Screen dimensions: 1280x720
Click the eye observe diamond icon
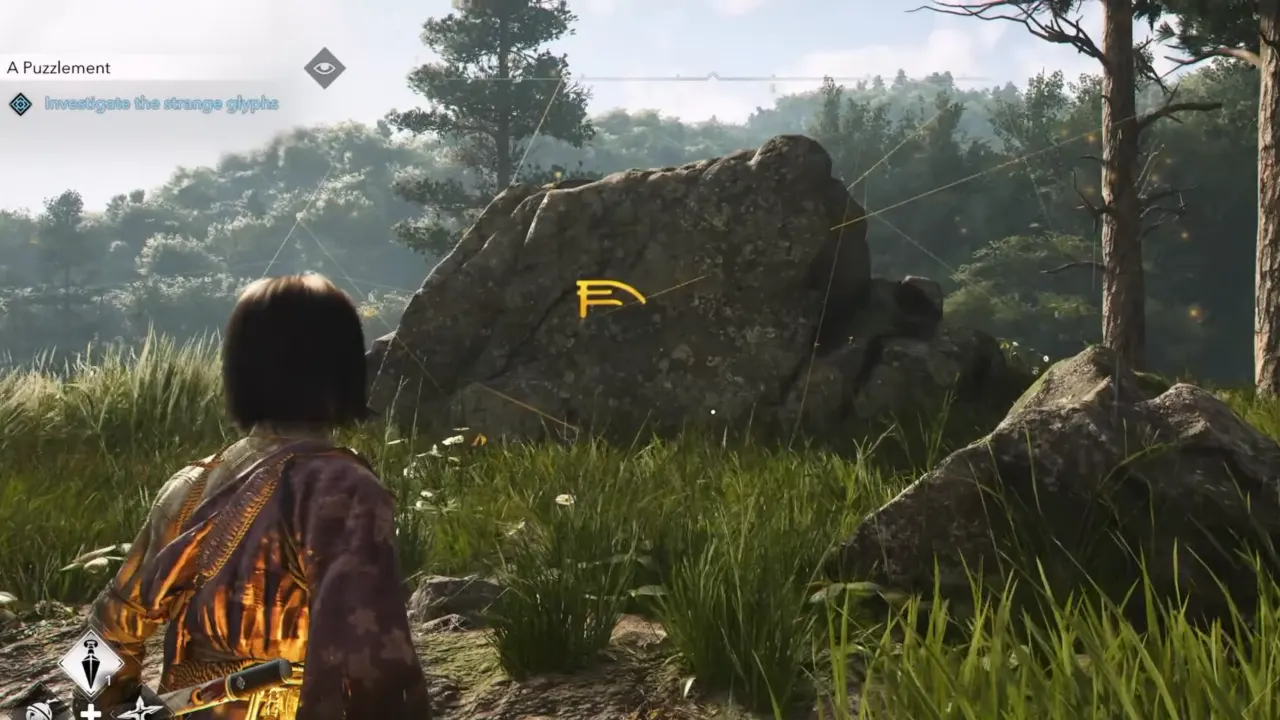[x=325, y=68]
